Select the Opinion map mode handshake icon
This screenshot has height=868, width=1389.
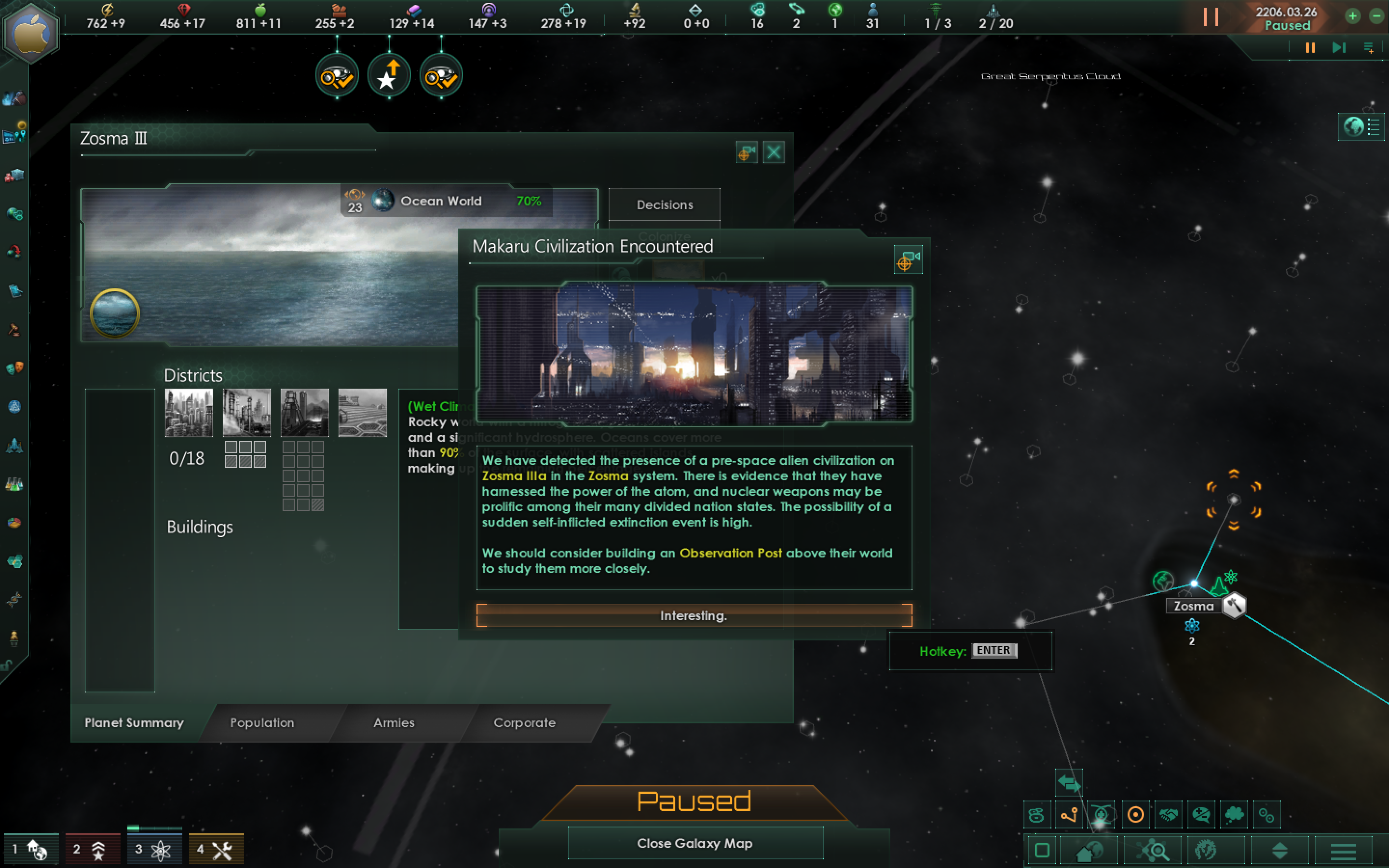1169,814
